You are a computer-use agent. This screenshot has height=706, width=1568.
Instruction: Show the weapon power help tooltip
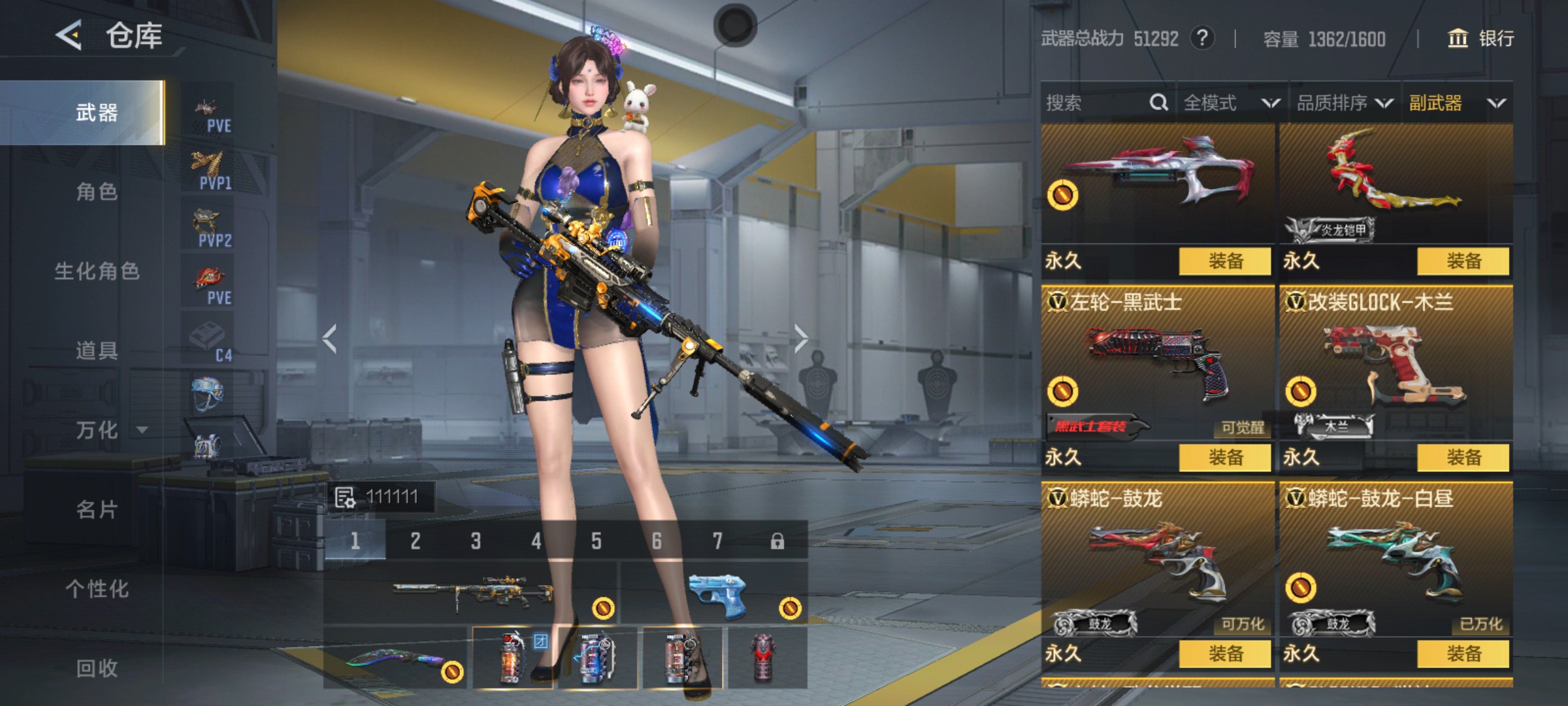click(1202, 38)
